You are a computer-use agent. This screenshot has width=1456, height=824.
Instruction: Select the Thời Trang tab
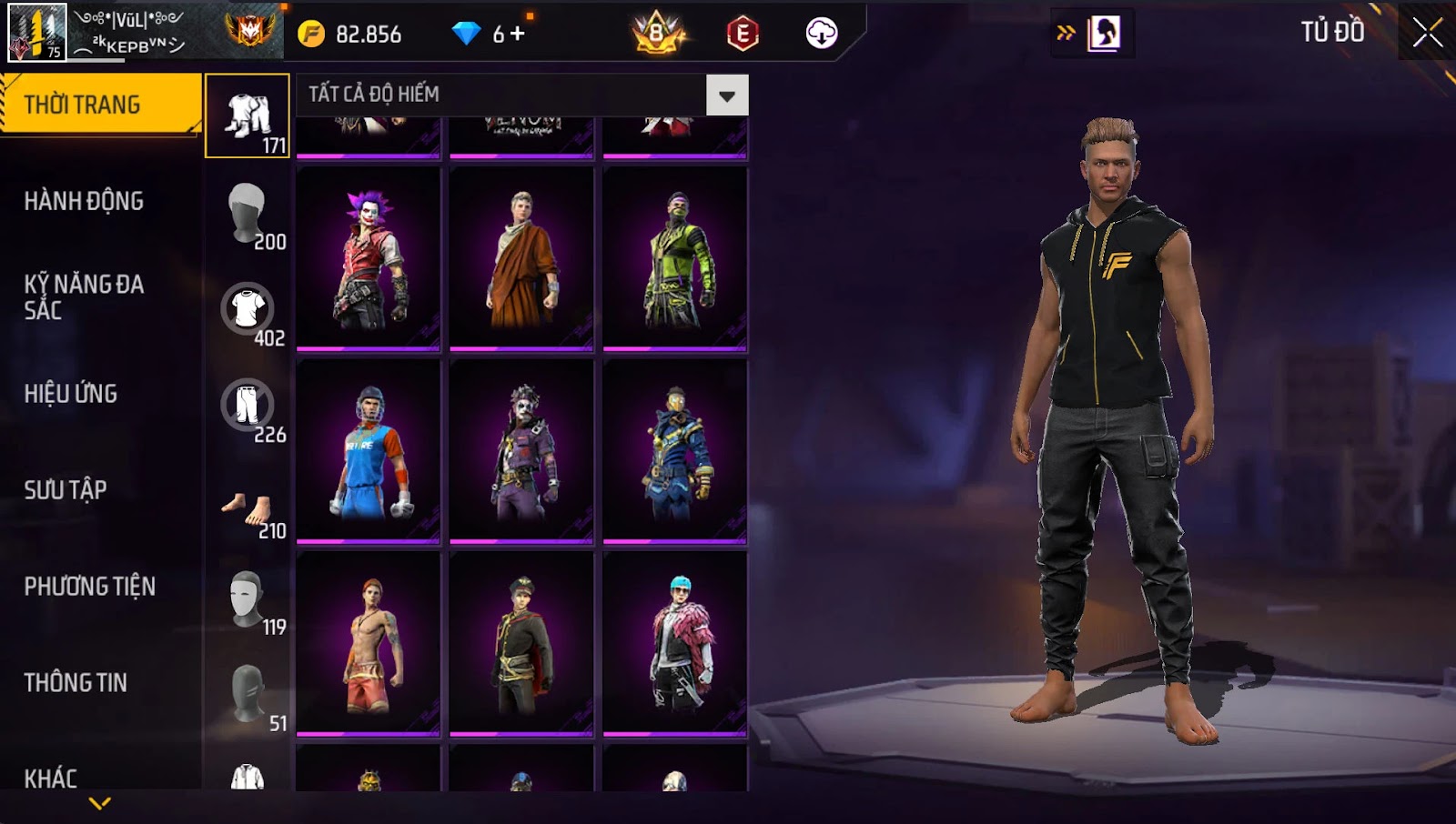pyautogui.click(x=100, y=105)
